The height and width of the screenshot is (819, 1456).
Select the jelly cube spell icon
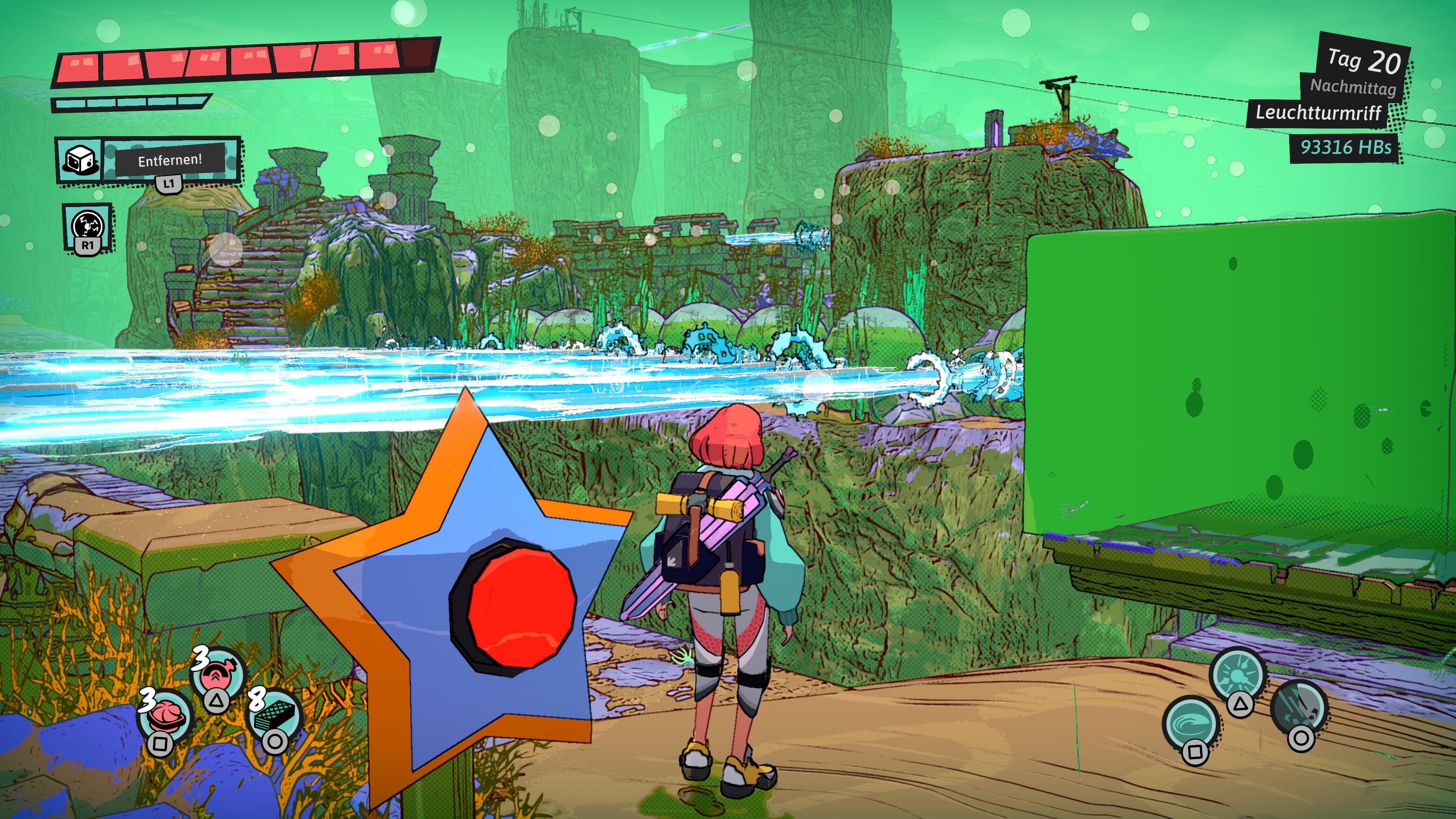coord(79,160)
